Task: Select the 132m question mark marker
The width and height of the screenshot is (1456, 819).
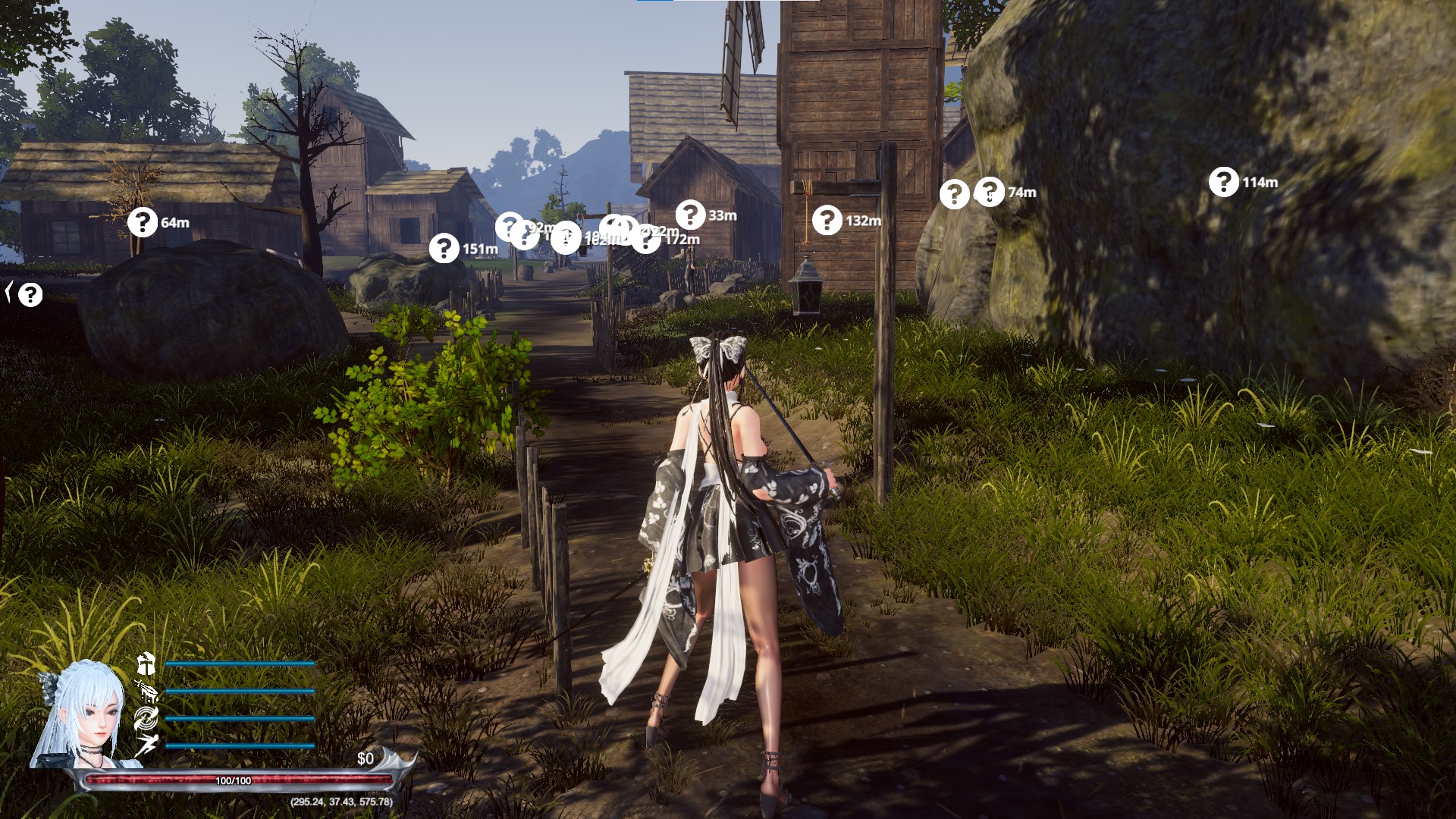Action: coord(827,221)
